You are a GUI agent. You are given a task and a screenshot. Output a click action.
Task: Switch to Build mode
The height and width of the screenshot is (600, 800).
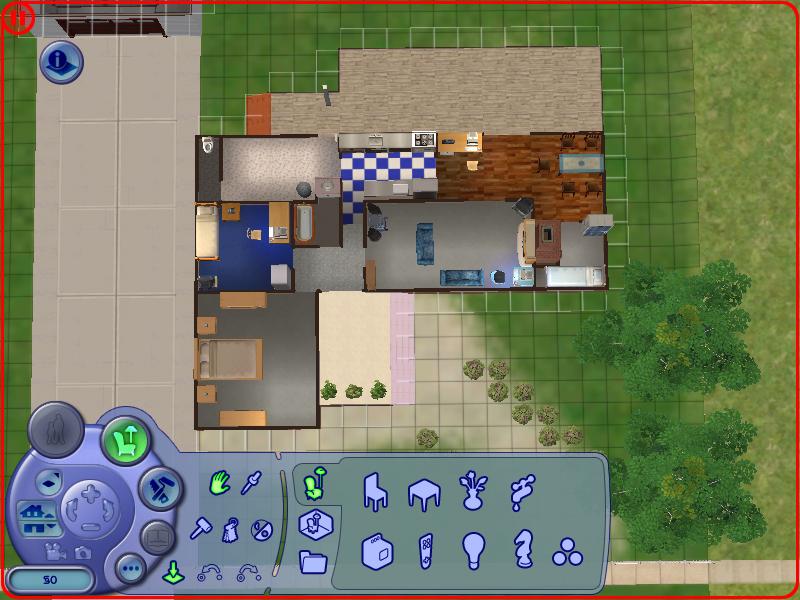pos(158,487)
